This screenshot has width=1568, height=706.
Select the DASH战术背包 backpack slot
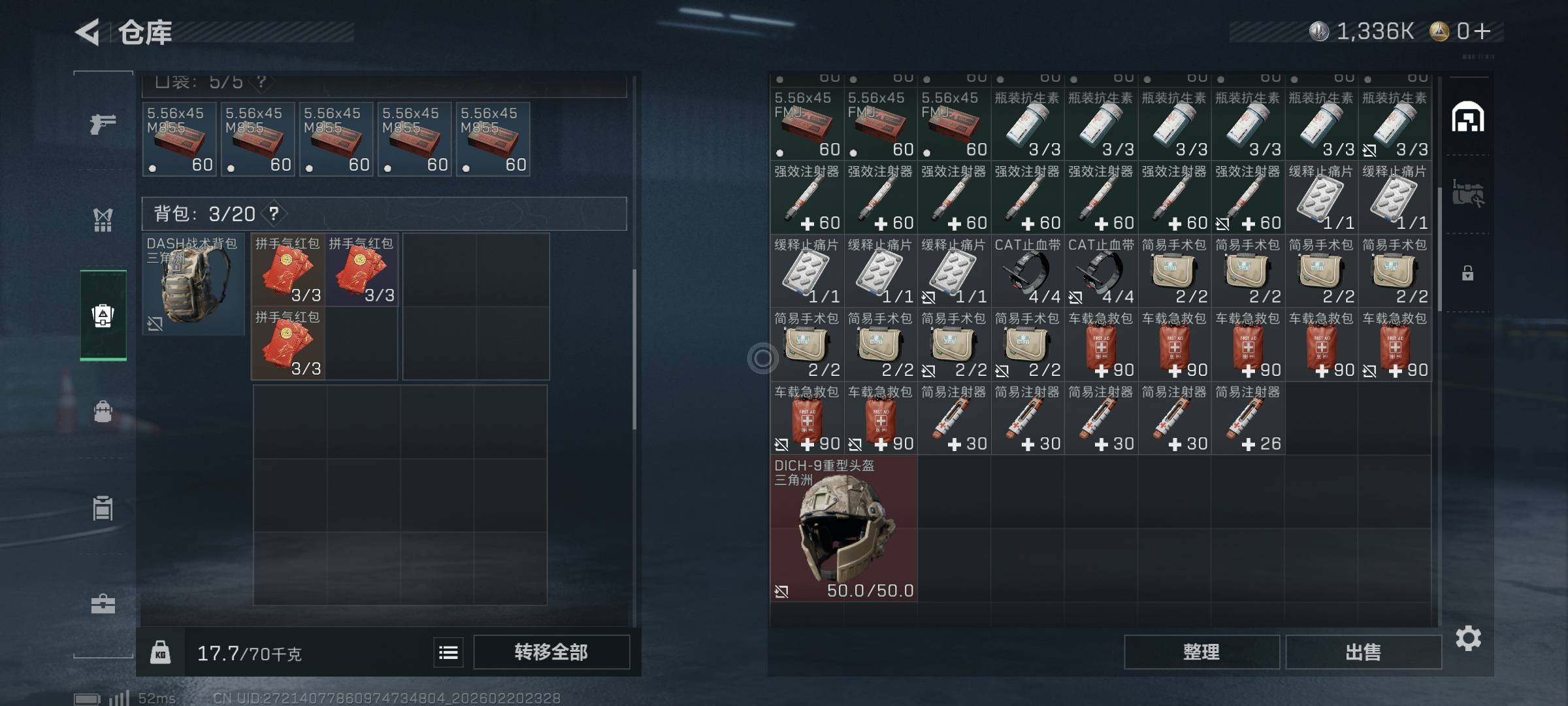tap(193, 284)
